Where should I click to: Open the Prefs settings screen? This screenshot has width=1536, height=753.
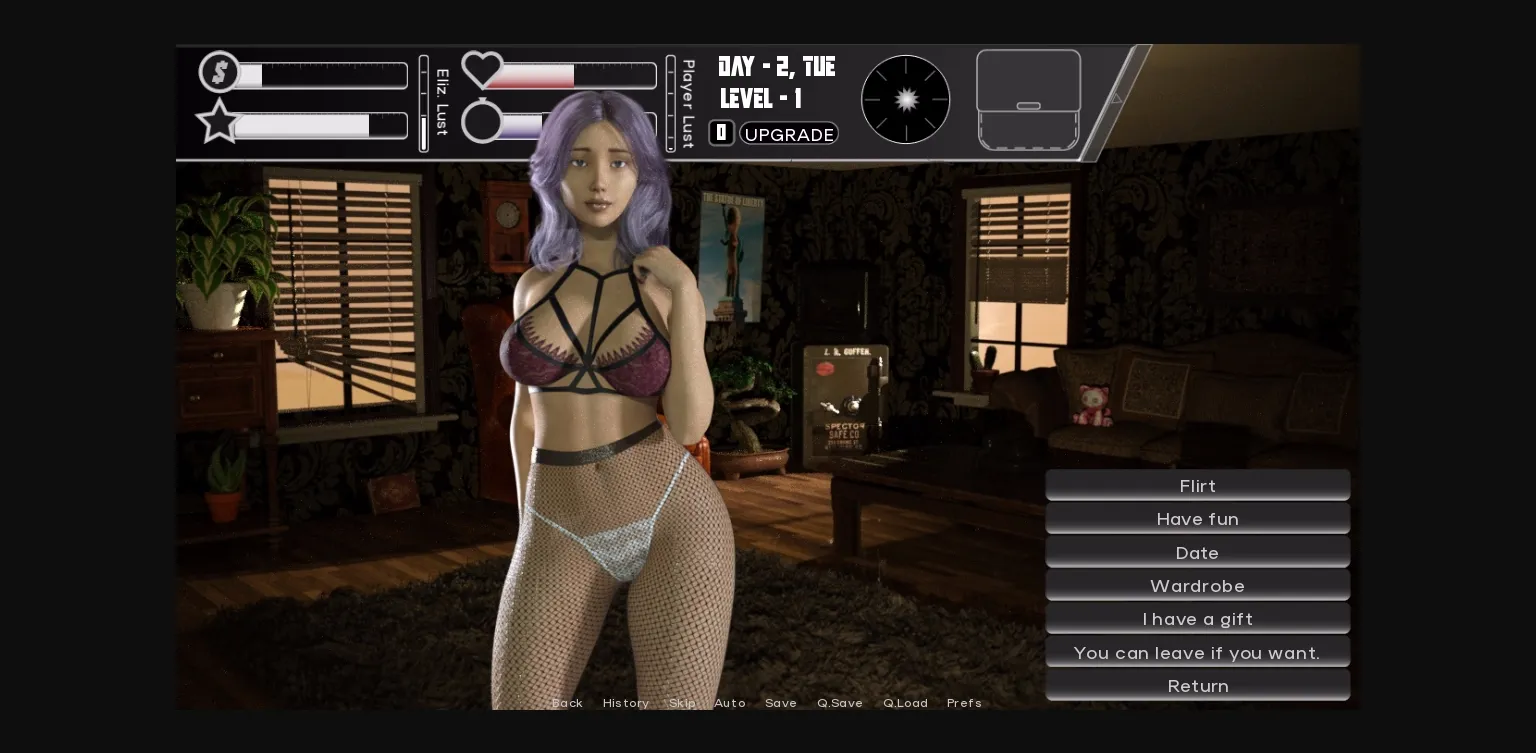(x=964, y=703)
